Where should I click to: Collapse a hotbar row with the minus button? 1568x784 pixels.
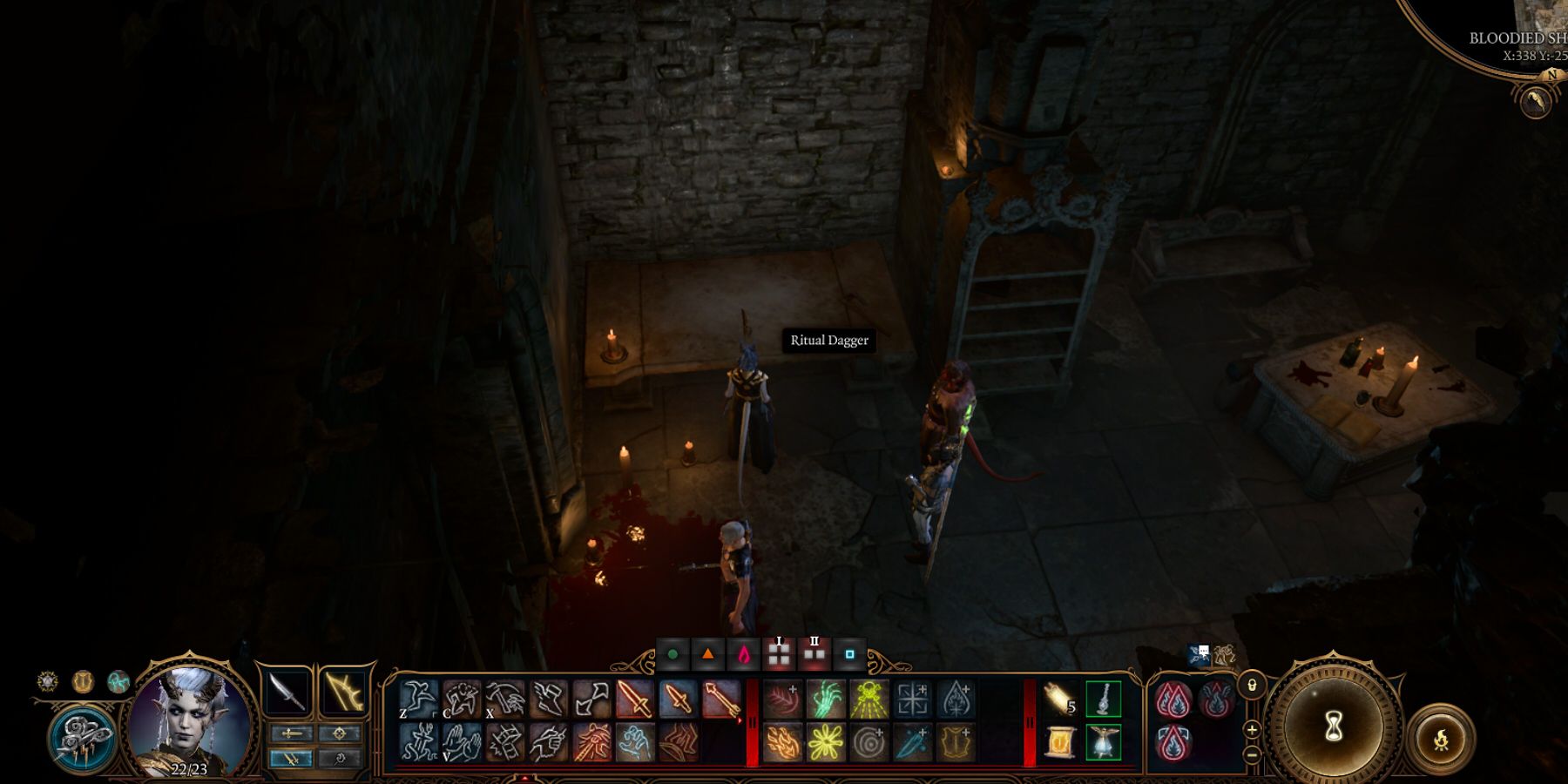pos(1253,755)
